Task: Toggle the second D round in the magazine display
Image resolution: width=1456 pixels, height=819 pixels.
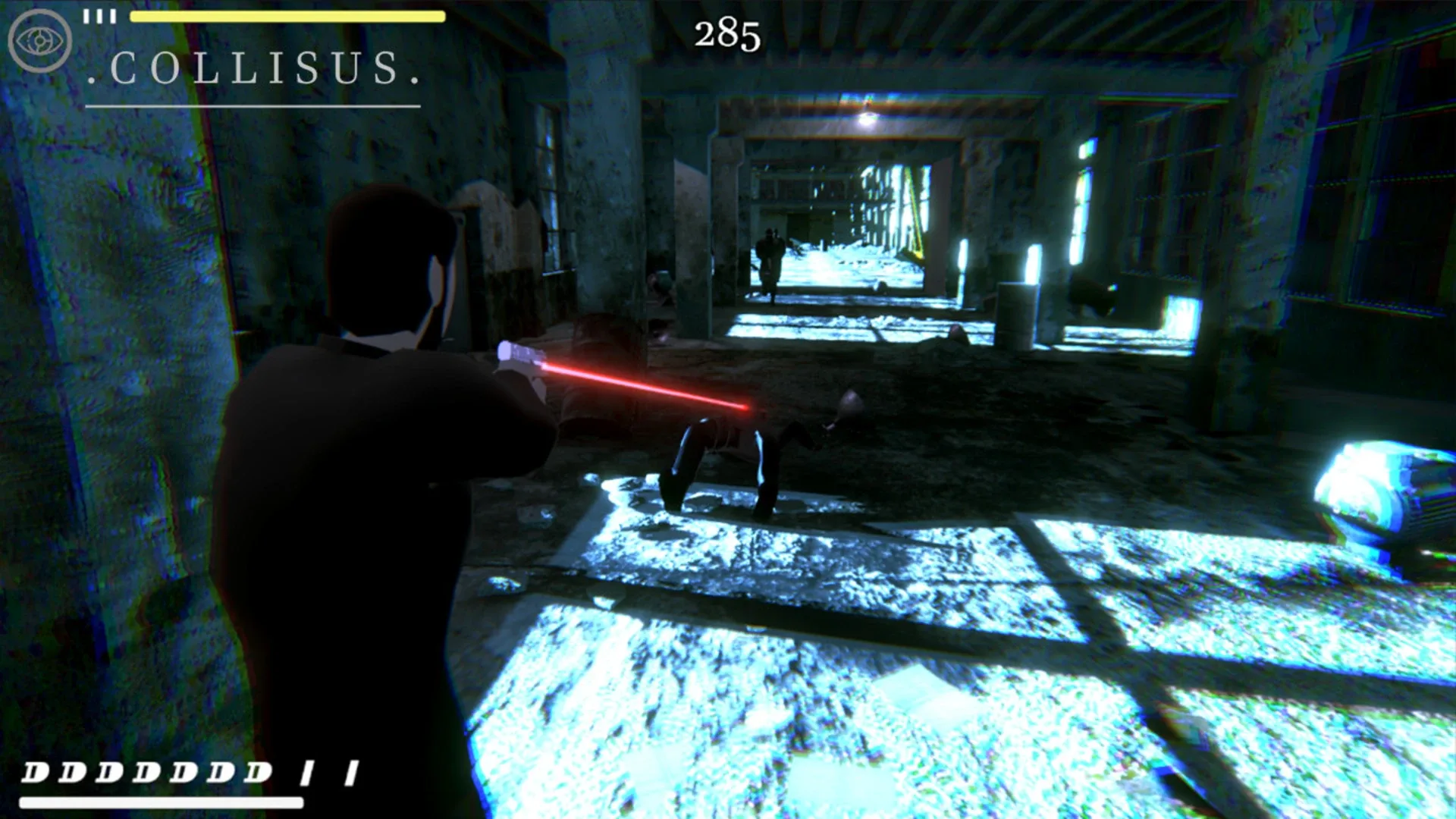Action: pos(73,772)
